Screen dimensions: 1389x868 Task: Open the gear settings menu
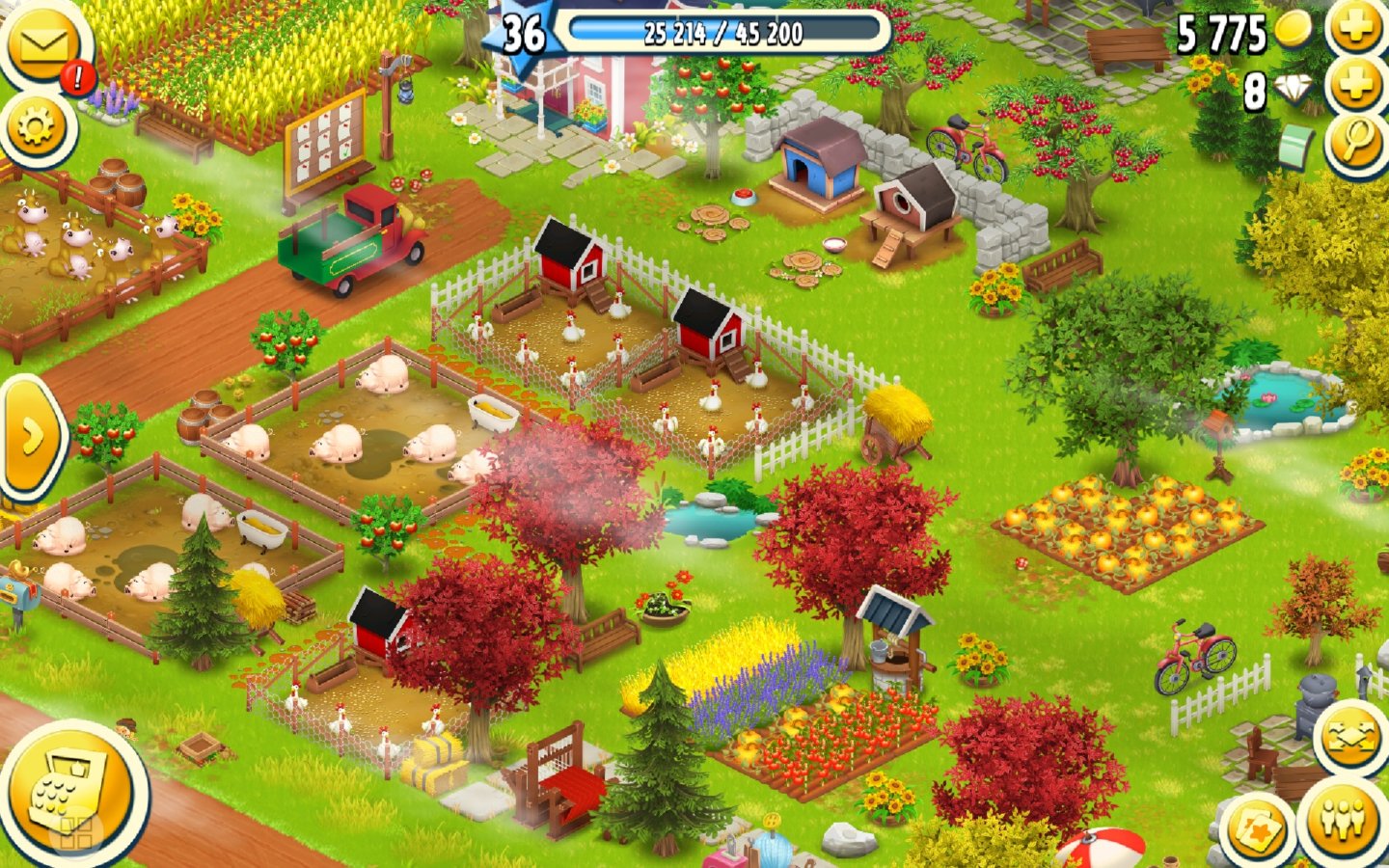click(x=38, y=126)
